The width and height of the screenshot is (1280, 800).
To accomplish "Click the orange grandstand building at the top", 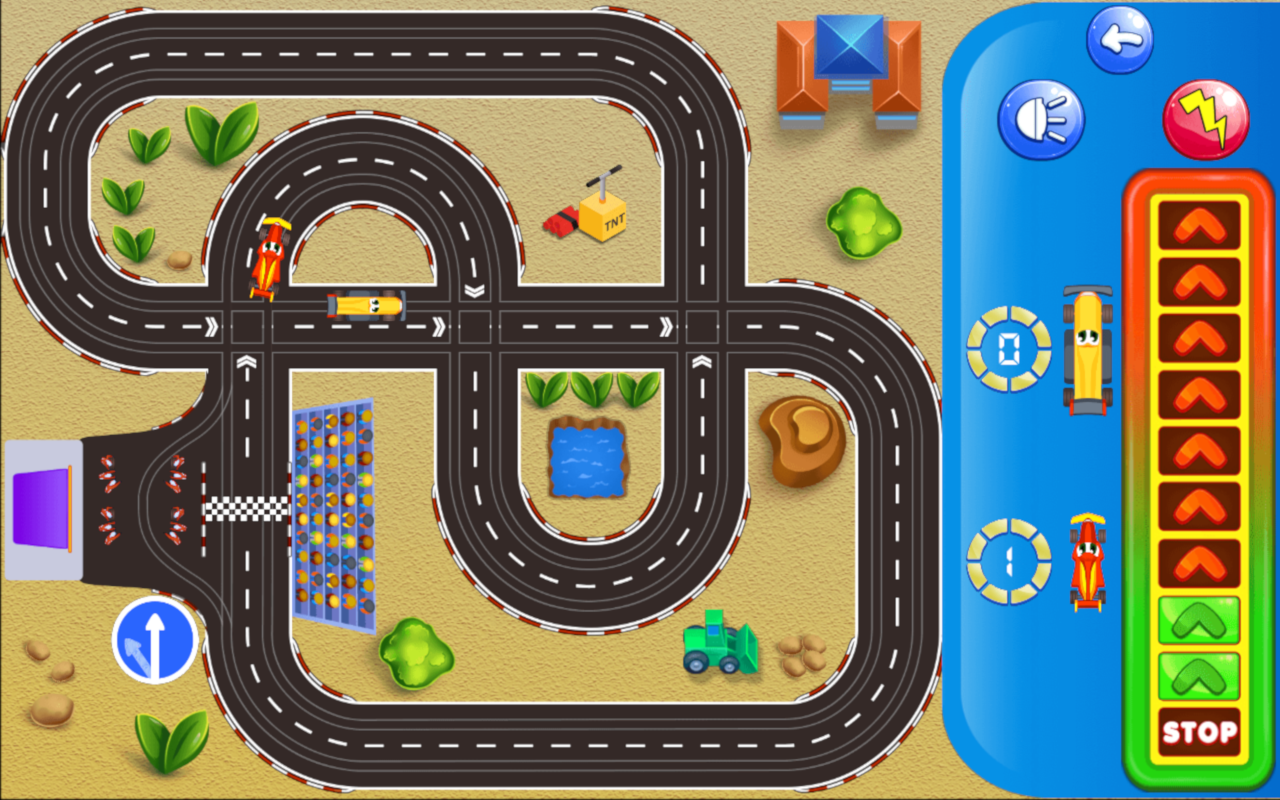I will pos(849,68).
